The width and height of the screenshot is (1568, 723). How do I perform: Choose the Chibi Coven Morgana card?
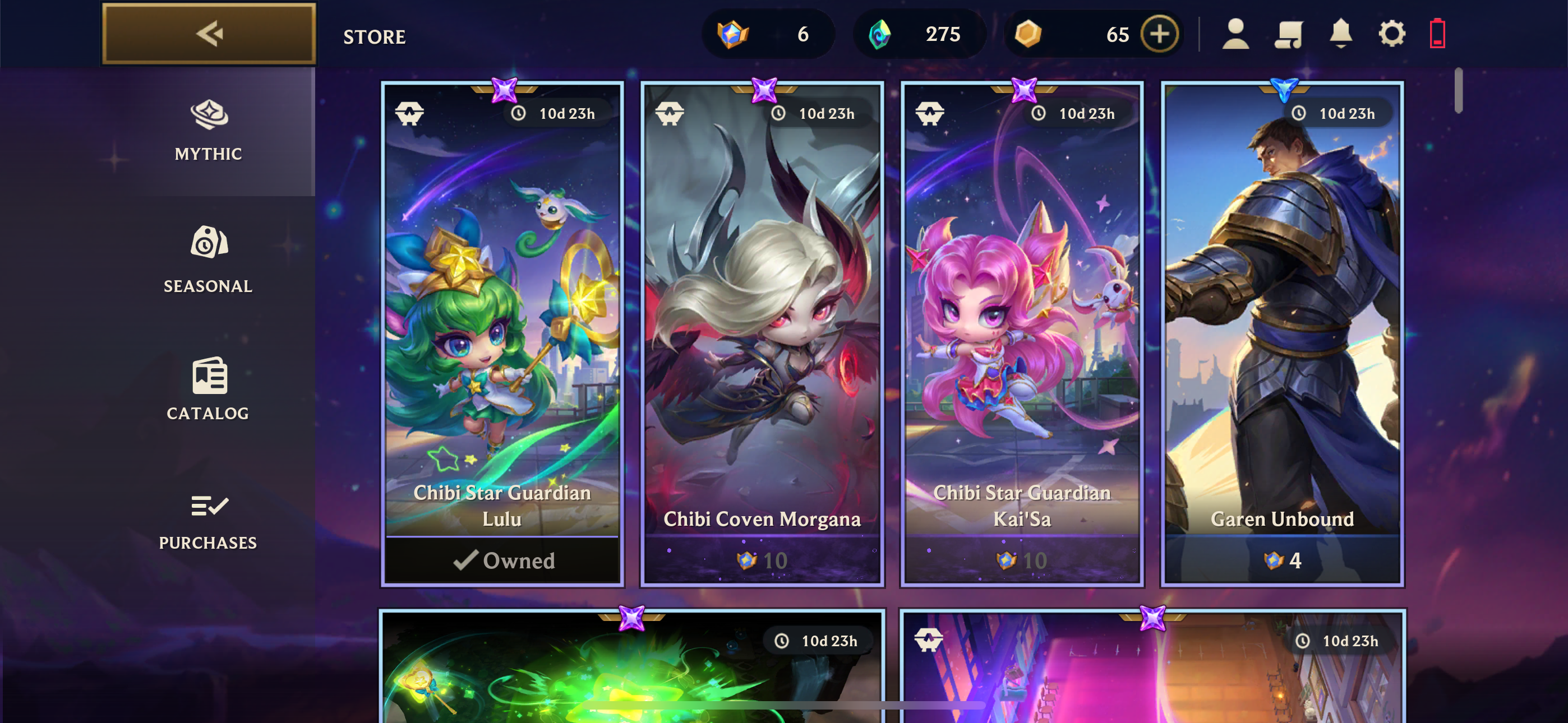click(762, 333)
